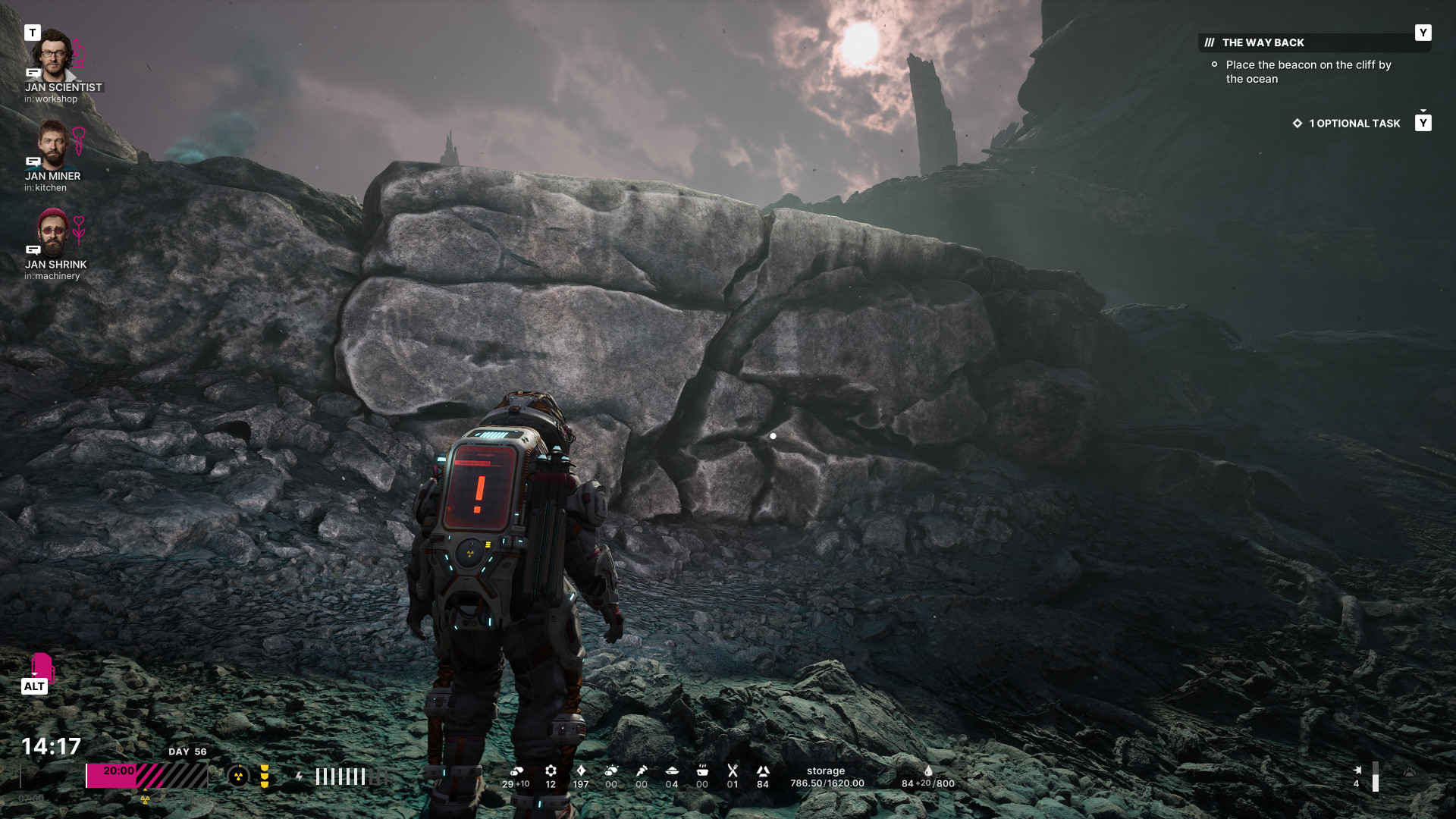Click the knife and fork resource icon

click(733, 770)
